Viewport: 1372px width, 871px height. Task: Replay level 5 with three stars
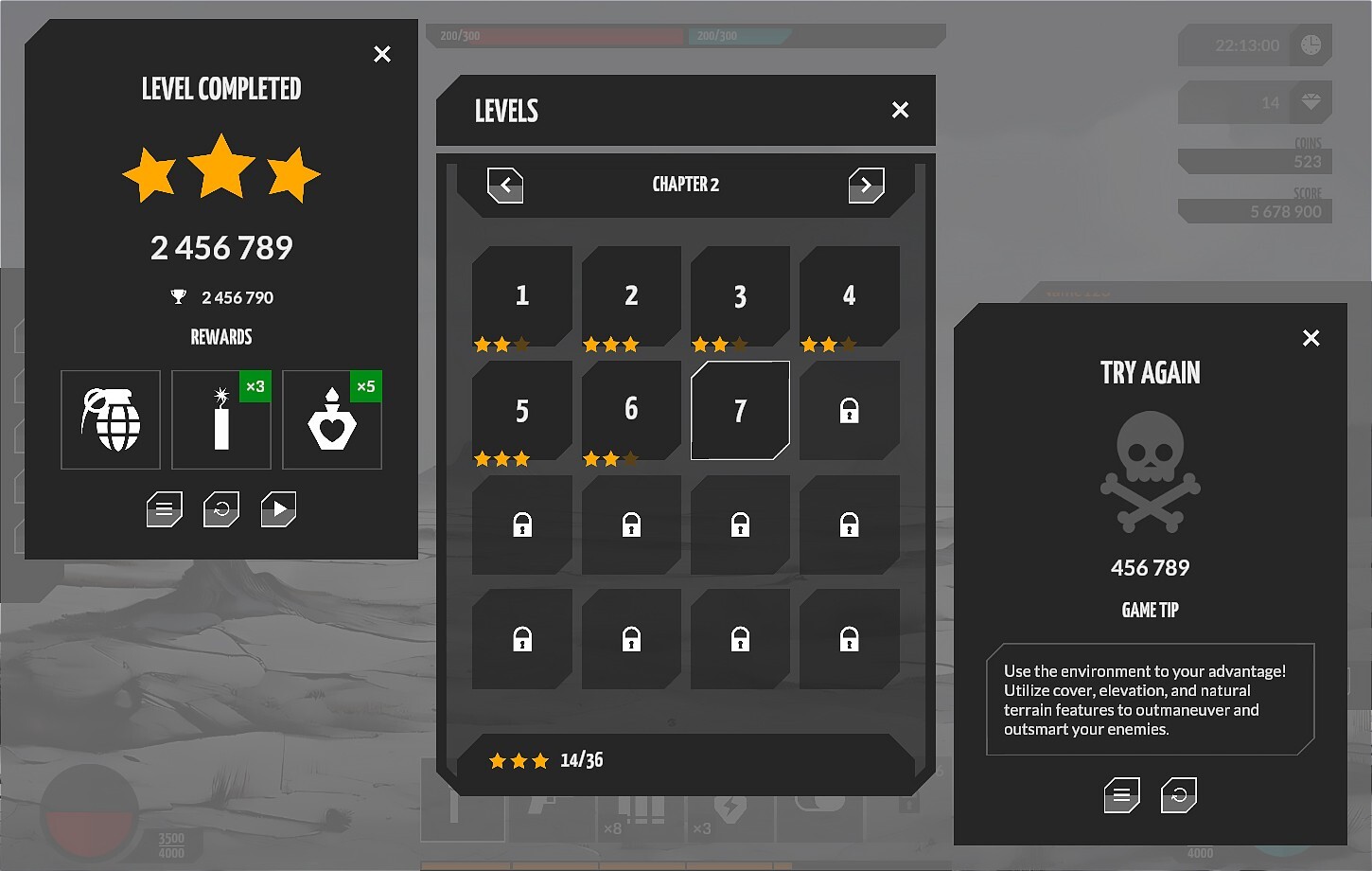click(x=521, y=410)
